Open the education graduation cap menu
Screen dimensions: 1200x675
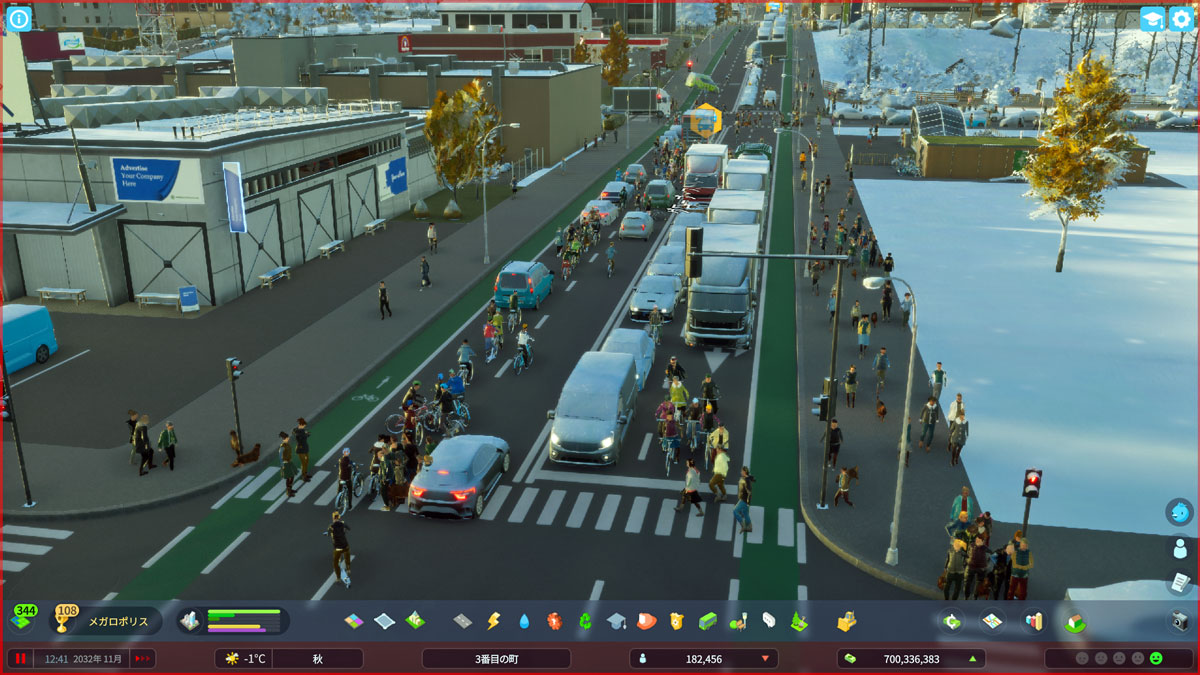[x=616, y=621]
